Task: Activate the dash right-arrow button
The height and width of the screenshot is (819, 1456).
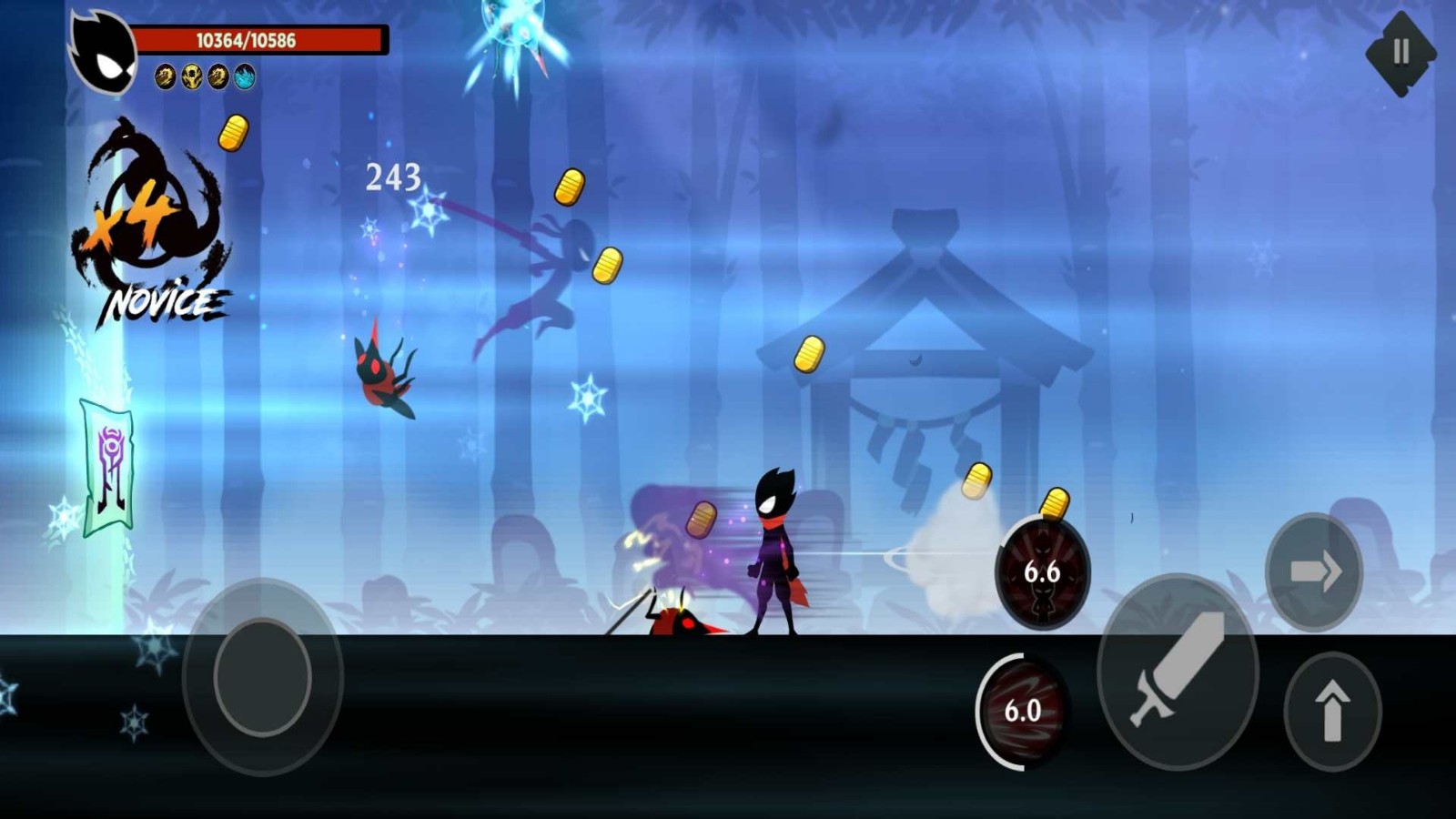Action: coord(1314,571)
